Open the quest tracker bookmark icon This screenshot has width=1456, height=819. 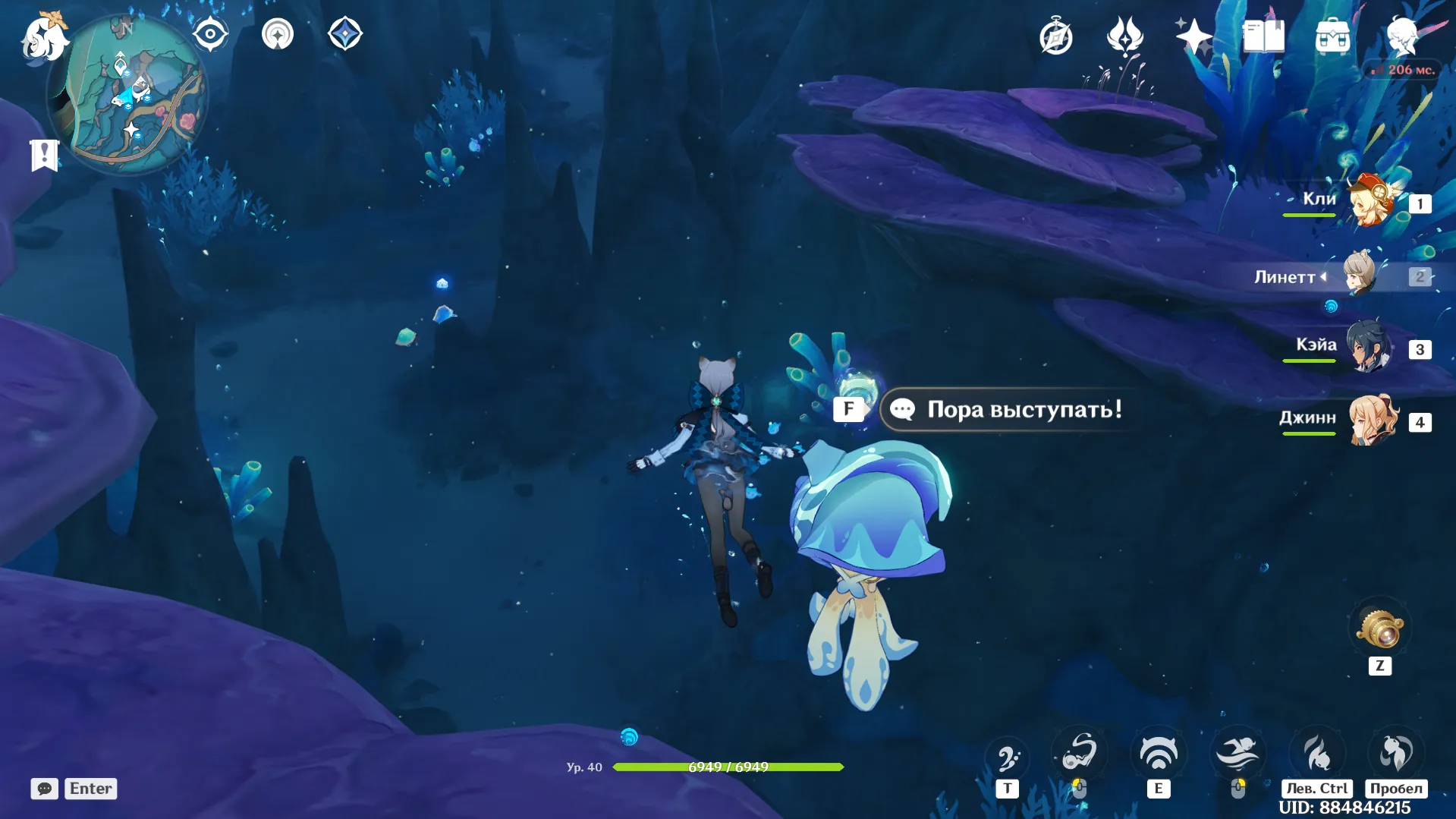(44, 156)
